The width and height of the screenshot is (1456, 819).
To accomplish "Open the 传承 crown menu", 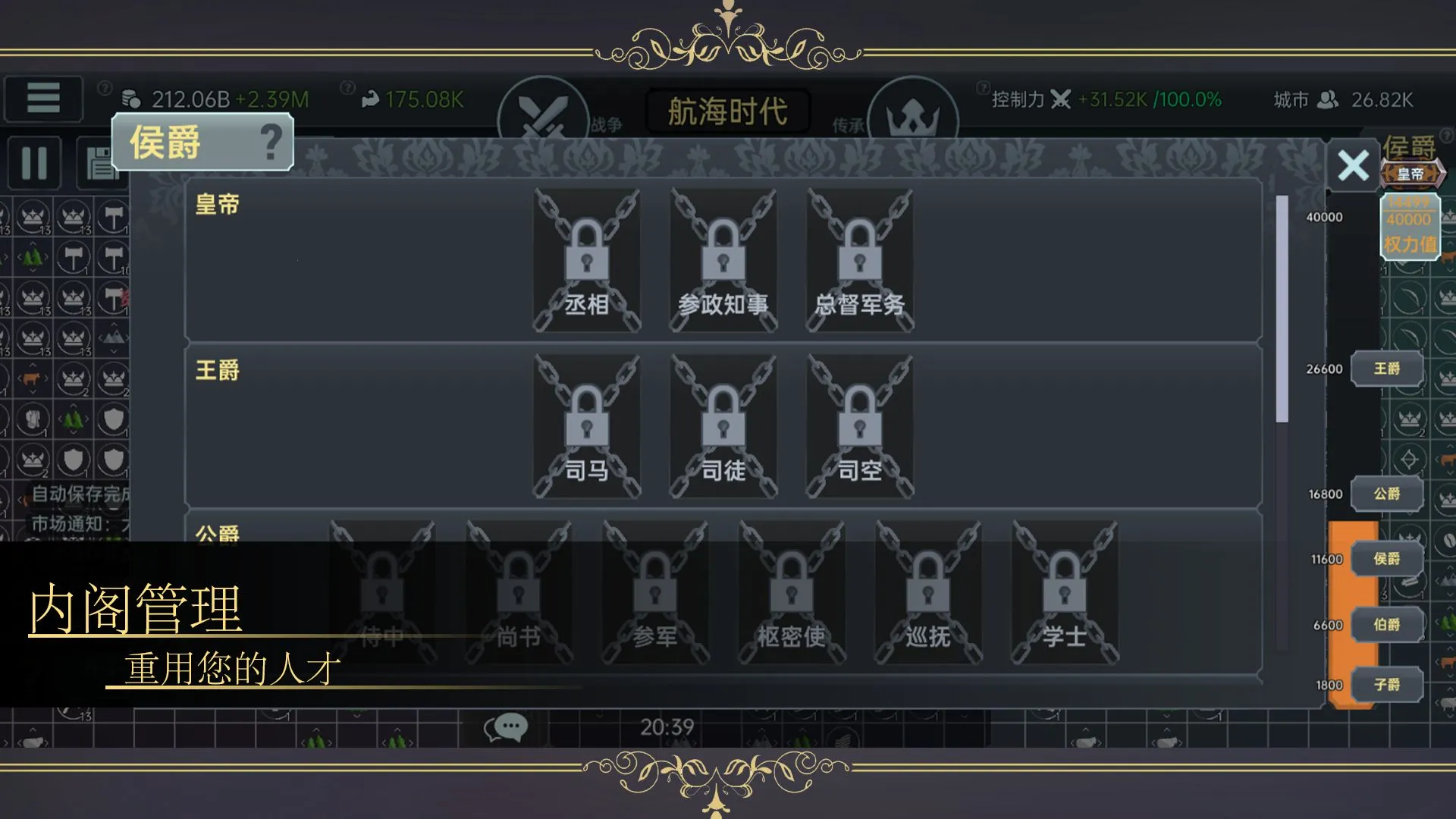I will click(912, 118).
